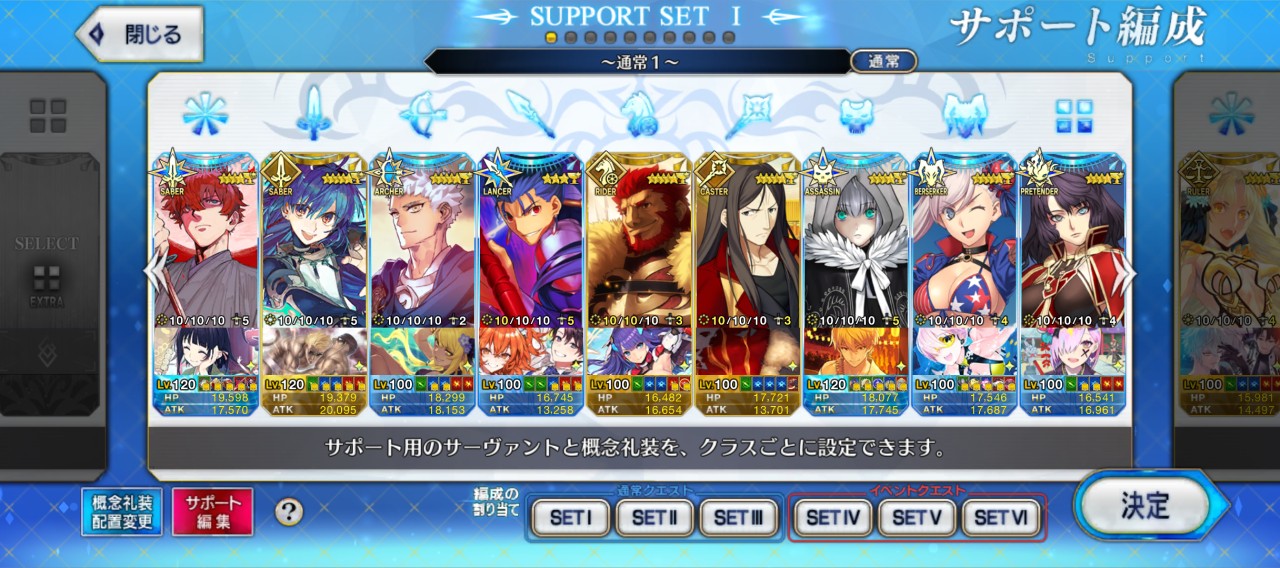The image size is (1280, 568).
Task: Assign SET IV to event quests
Action: (x=833, y=518)
